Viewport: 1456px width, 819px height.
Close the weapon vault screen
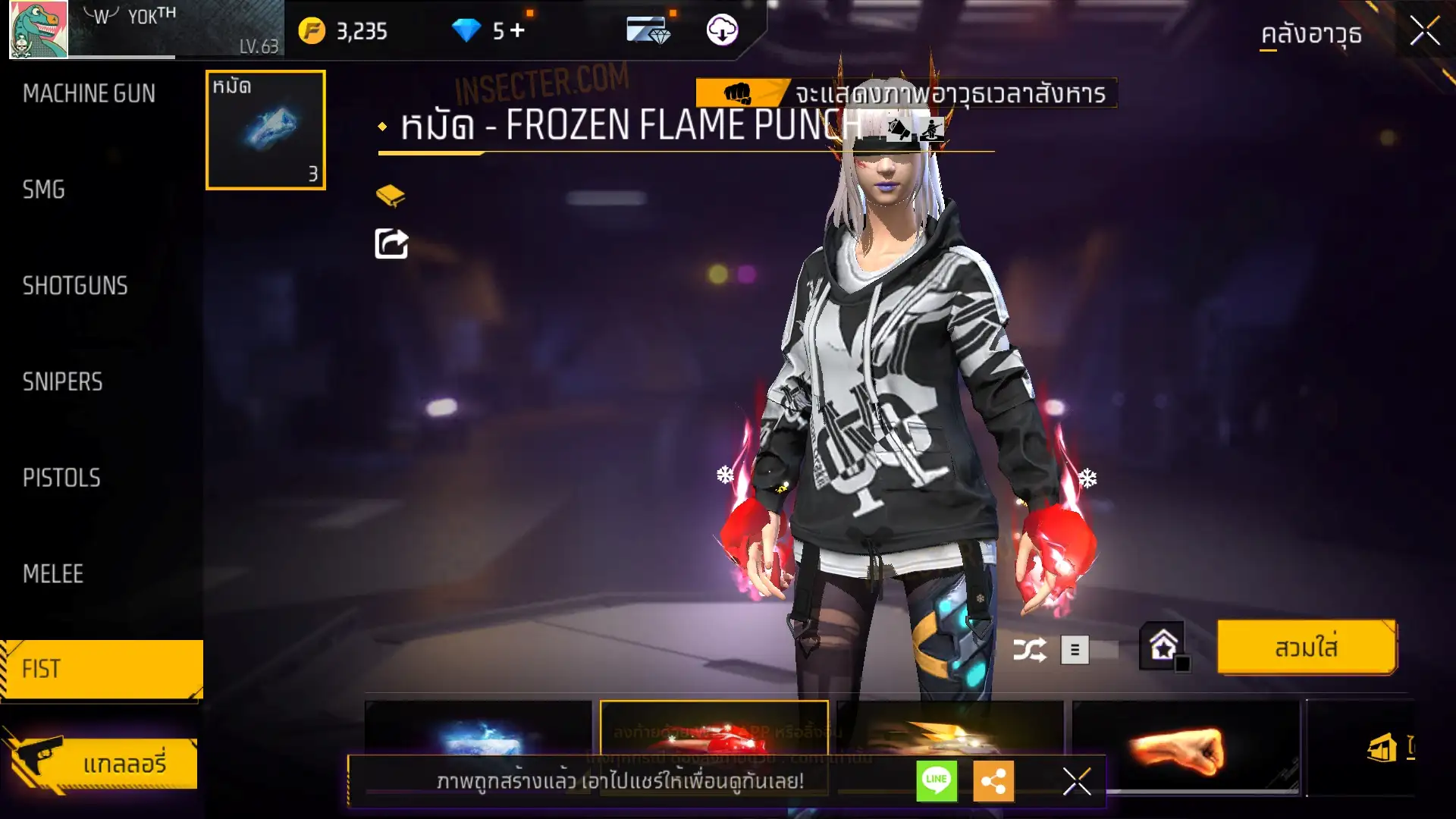coord(1424,32)
